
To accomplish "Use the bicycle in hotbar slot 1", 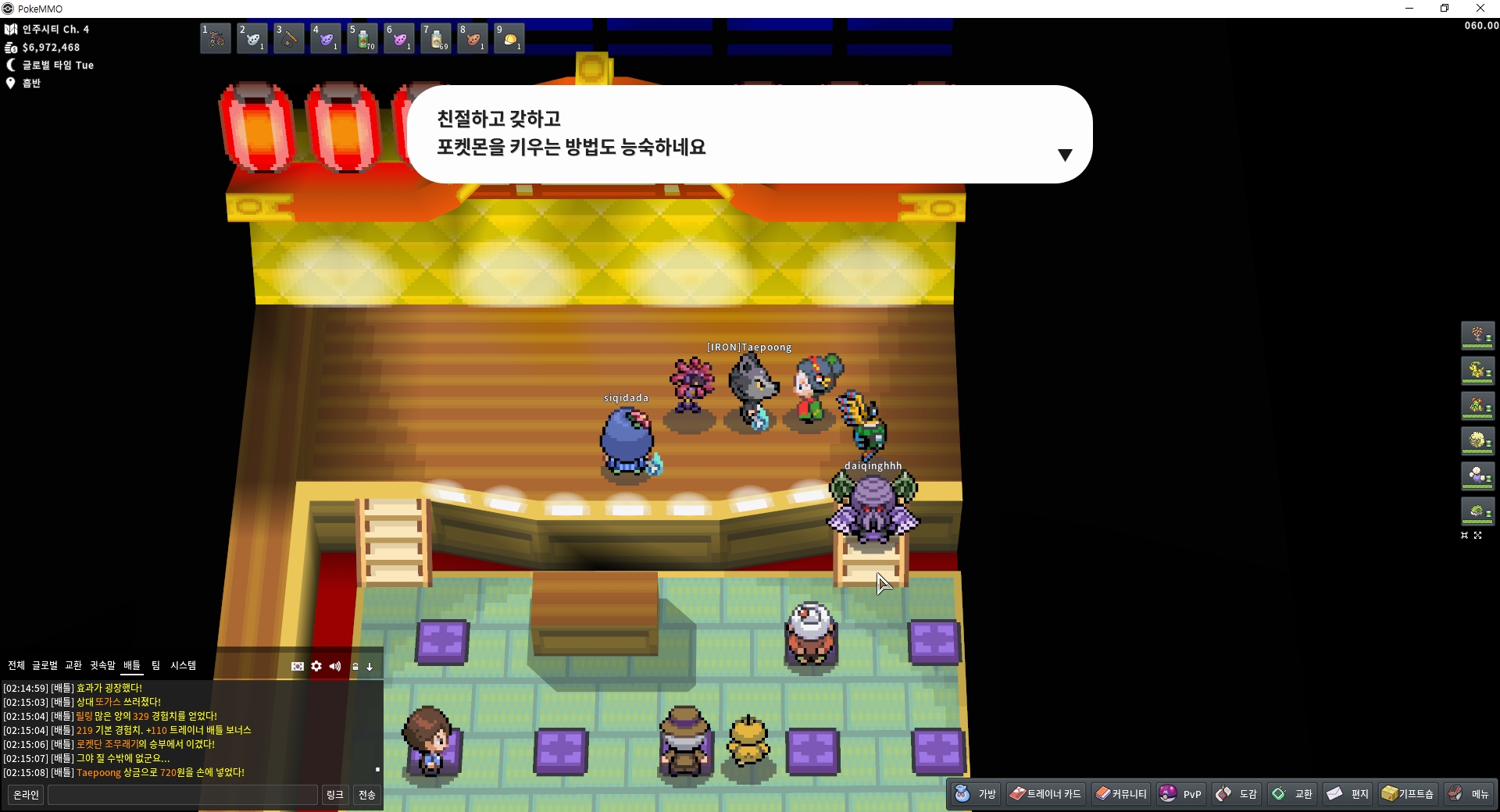I will 216,38.
